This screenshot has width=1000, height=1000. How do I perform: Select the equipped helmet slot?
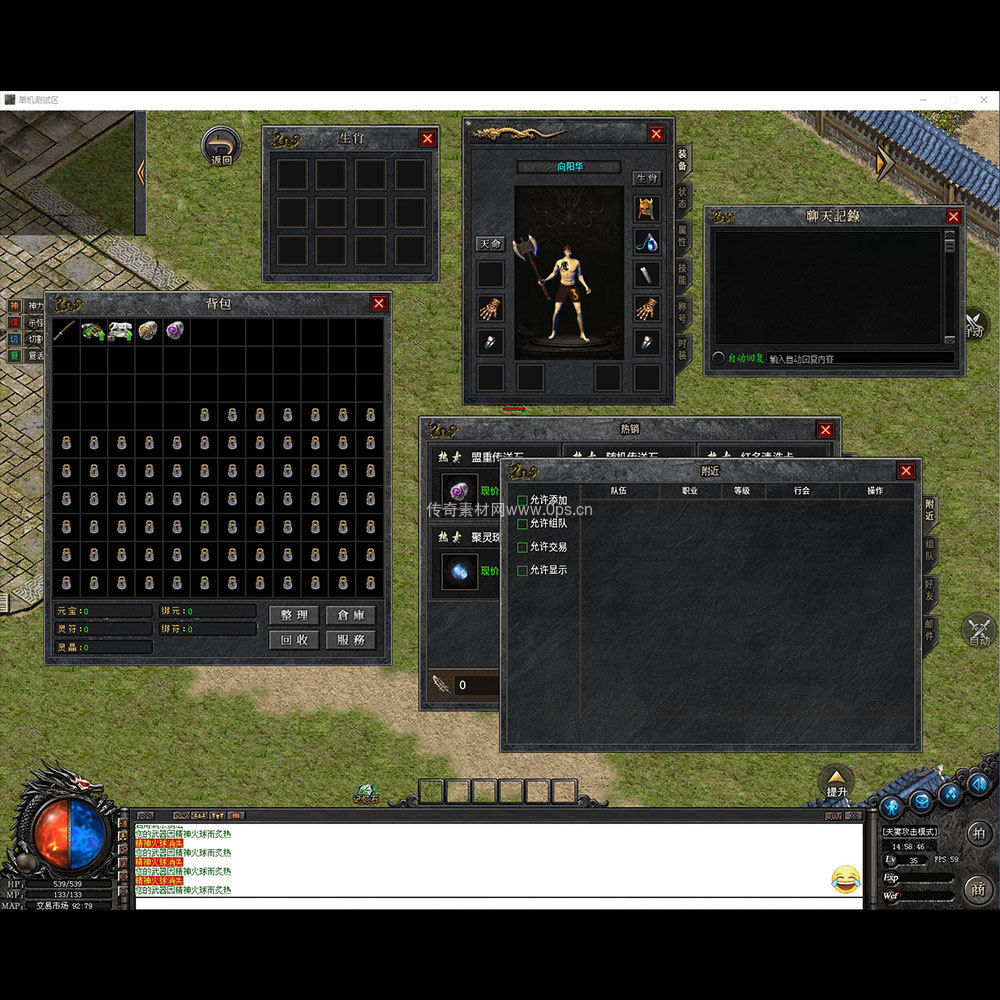tap(647, 208)
